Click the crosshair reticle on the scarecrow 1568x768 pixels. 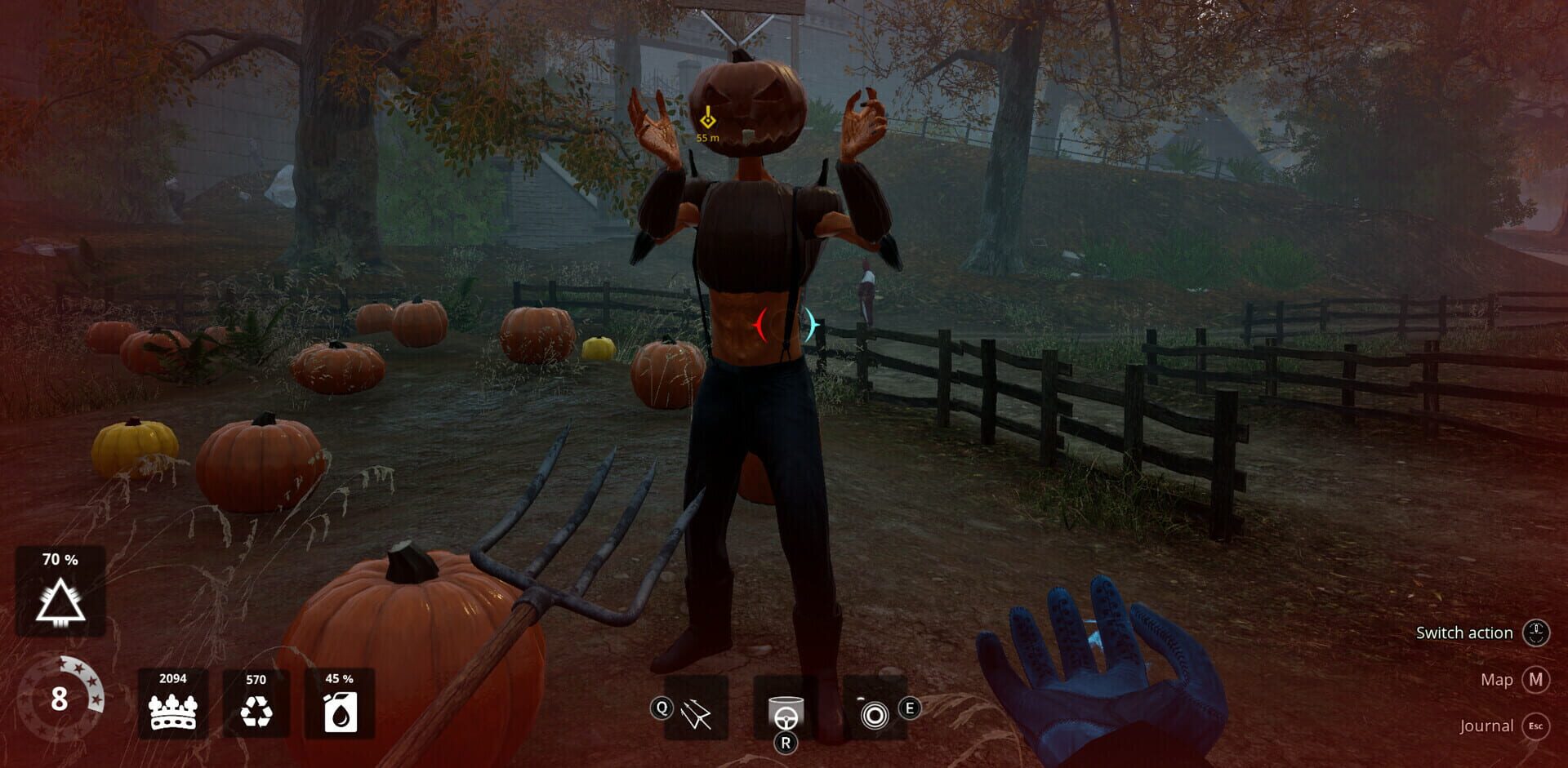784,326
